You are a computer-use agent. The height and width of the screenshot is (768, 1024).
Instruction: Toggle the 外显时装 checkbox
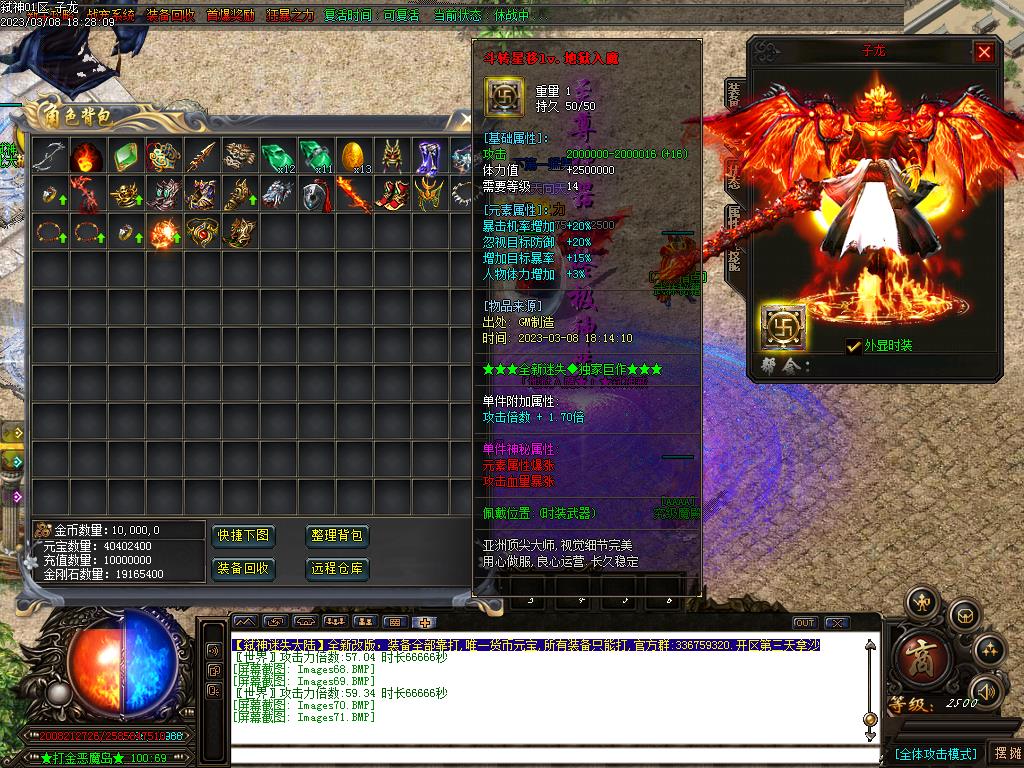click(x=853, y=346)
